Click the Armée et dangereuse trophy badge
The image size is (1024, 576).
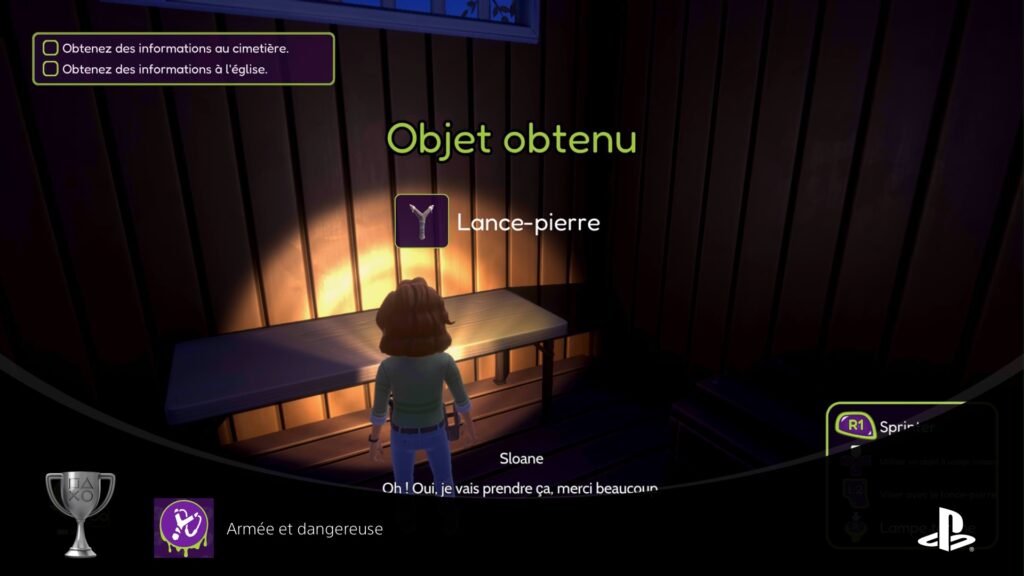183,528
